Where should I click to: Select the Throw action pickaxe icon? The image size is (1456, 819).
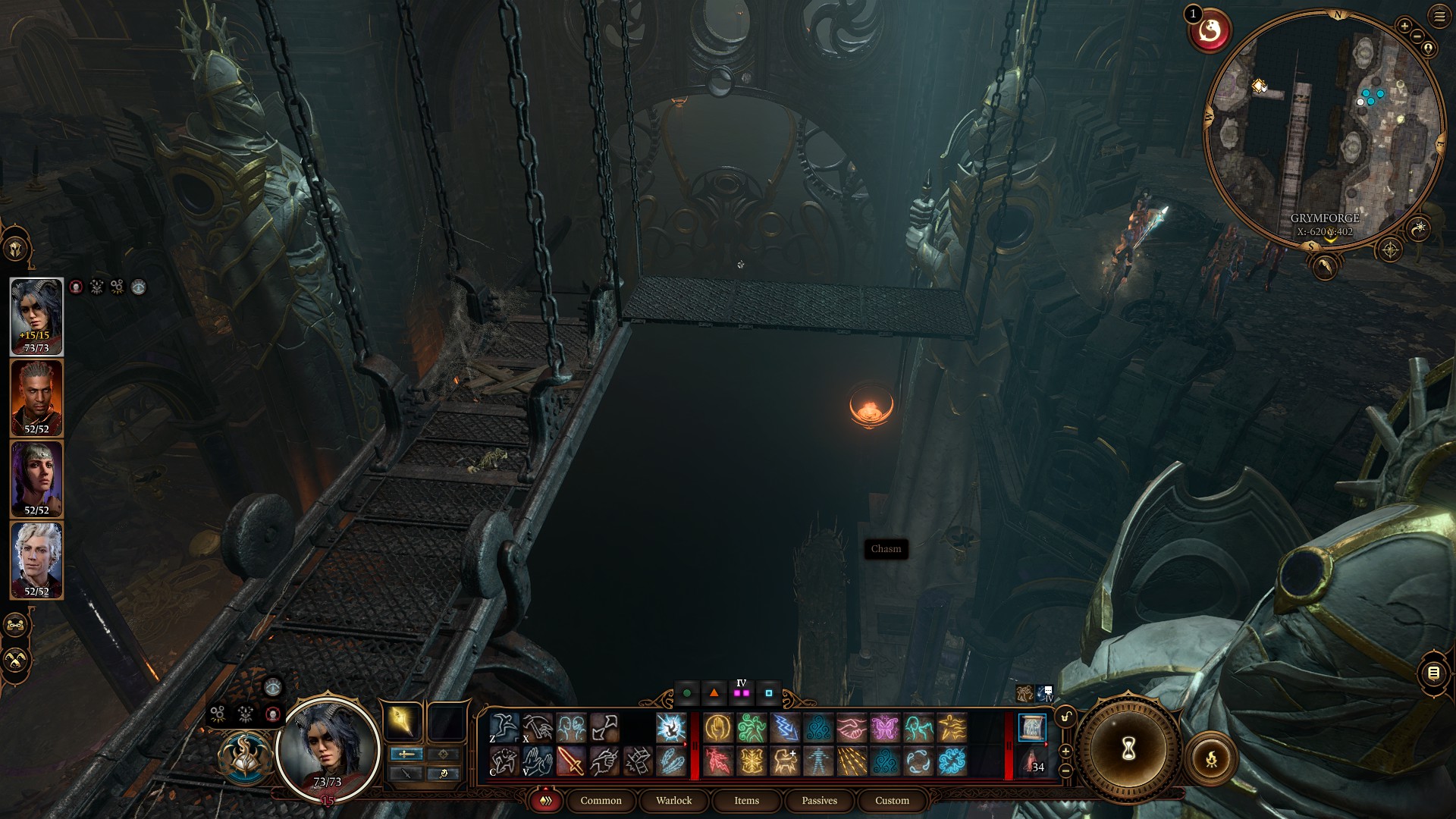tap(538, 728)
